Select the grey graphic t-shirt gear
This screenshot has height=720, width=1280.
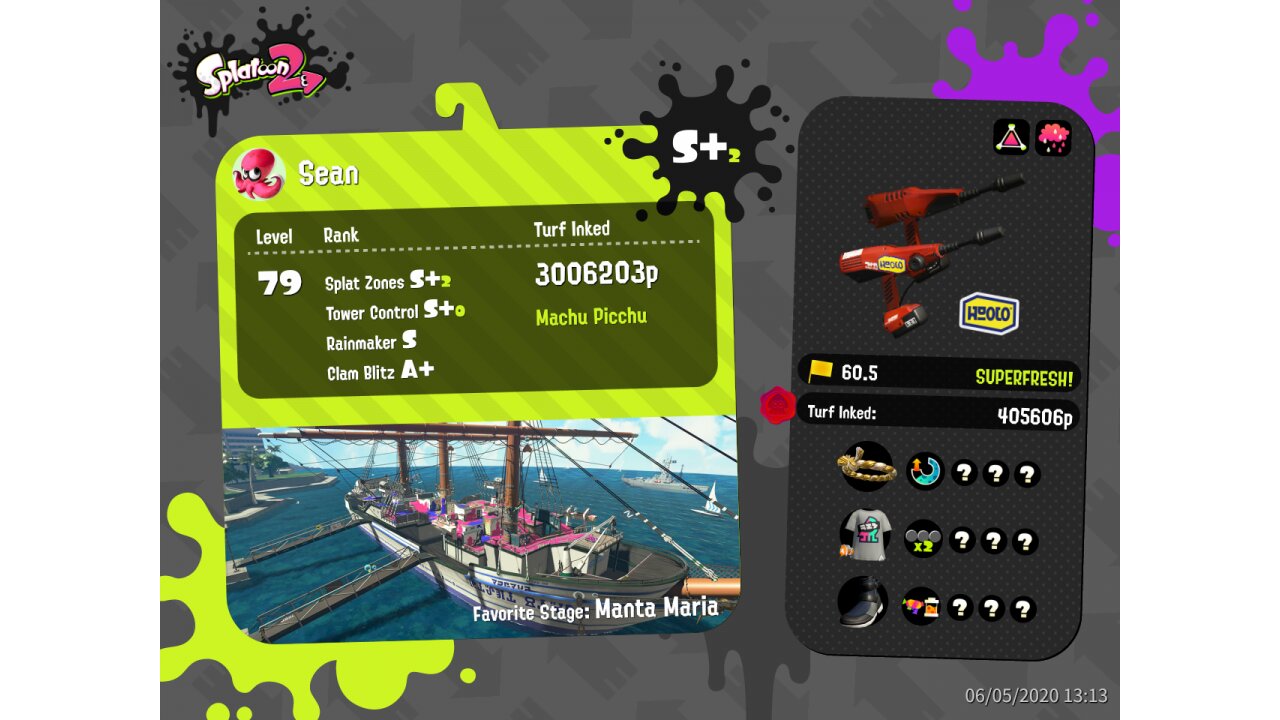point(865,536)
